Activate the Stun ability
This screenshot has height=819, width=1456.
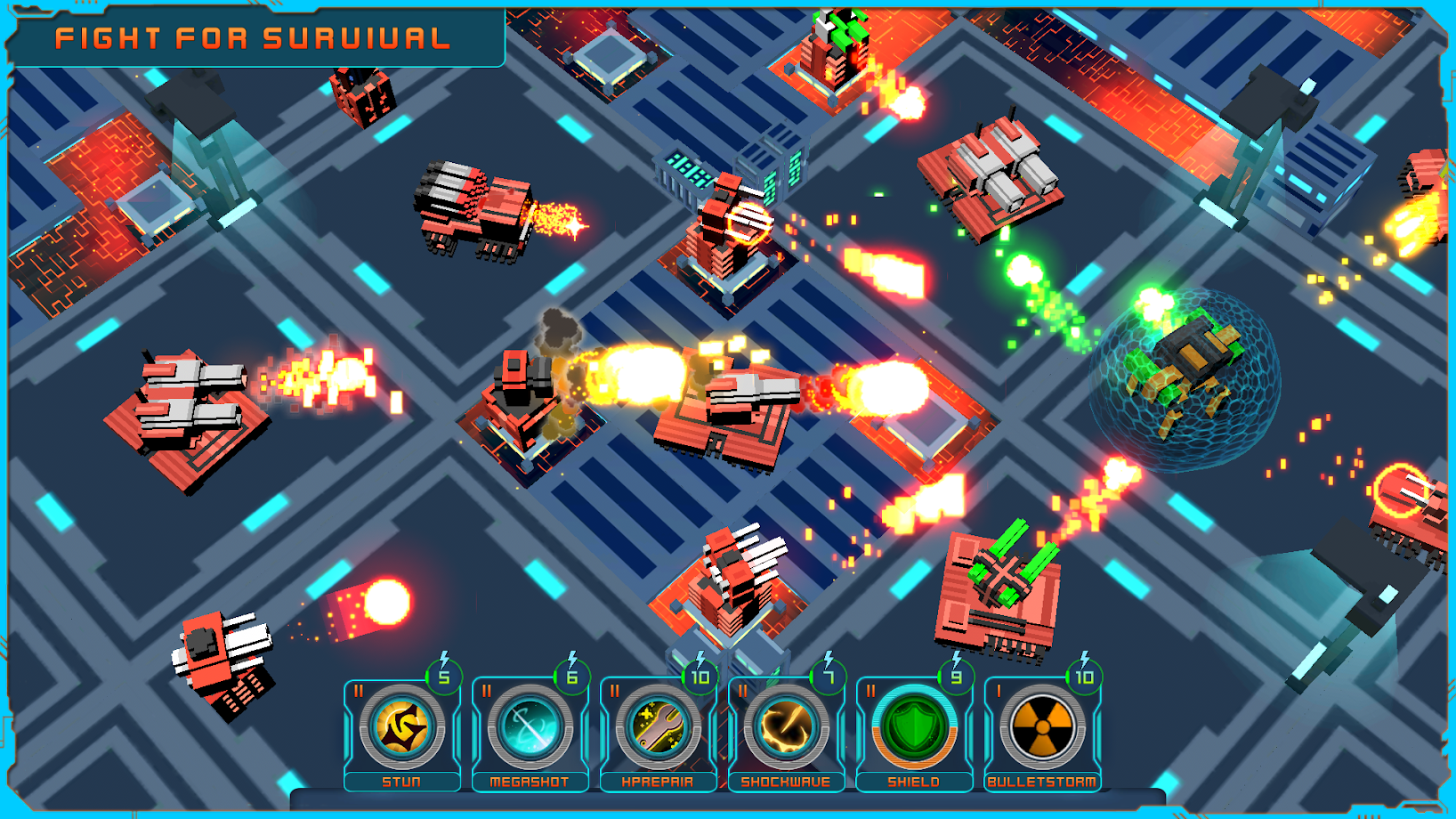click(x=402, y=728)
